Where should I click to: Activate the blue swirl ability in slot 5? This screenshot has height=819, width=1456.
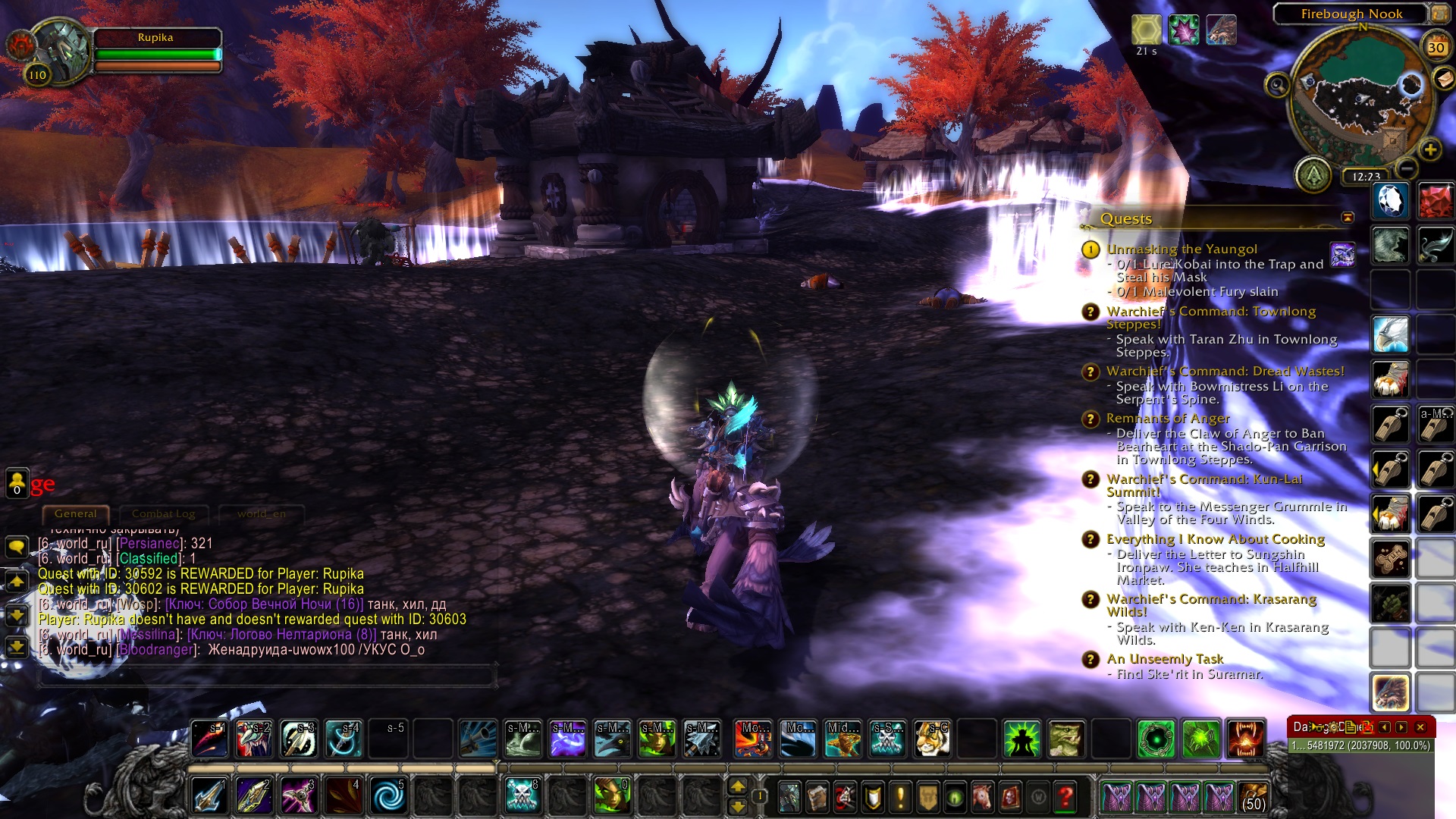(389, 797)
